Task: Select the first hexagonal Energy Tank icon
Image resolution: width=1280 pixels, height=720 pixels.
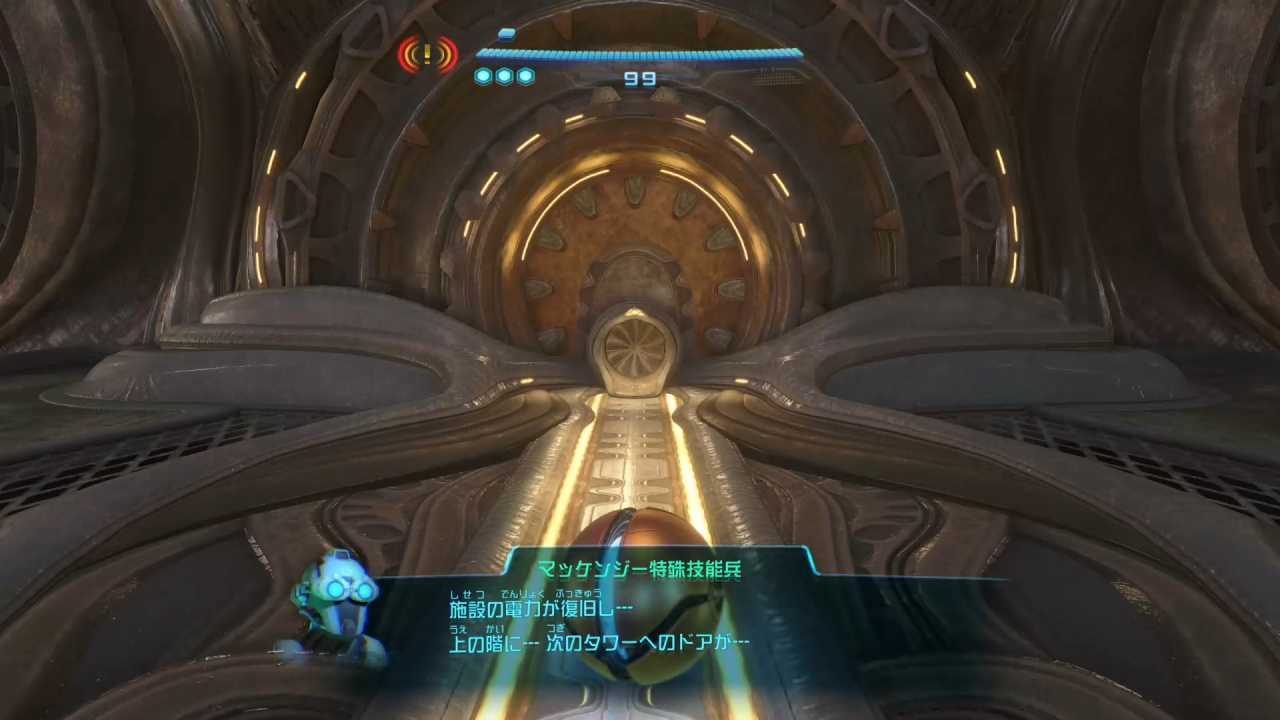Action: [484, 75]
